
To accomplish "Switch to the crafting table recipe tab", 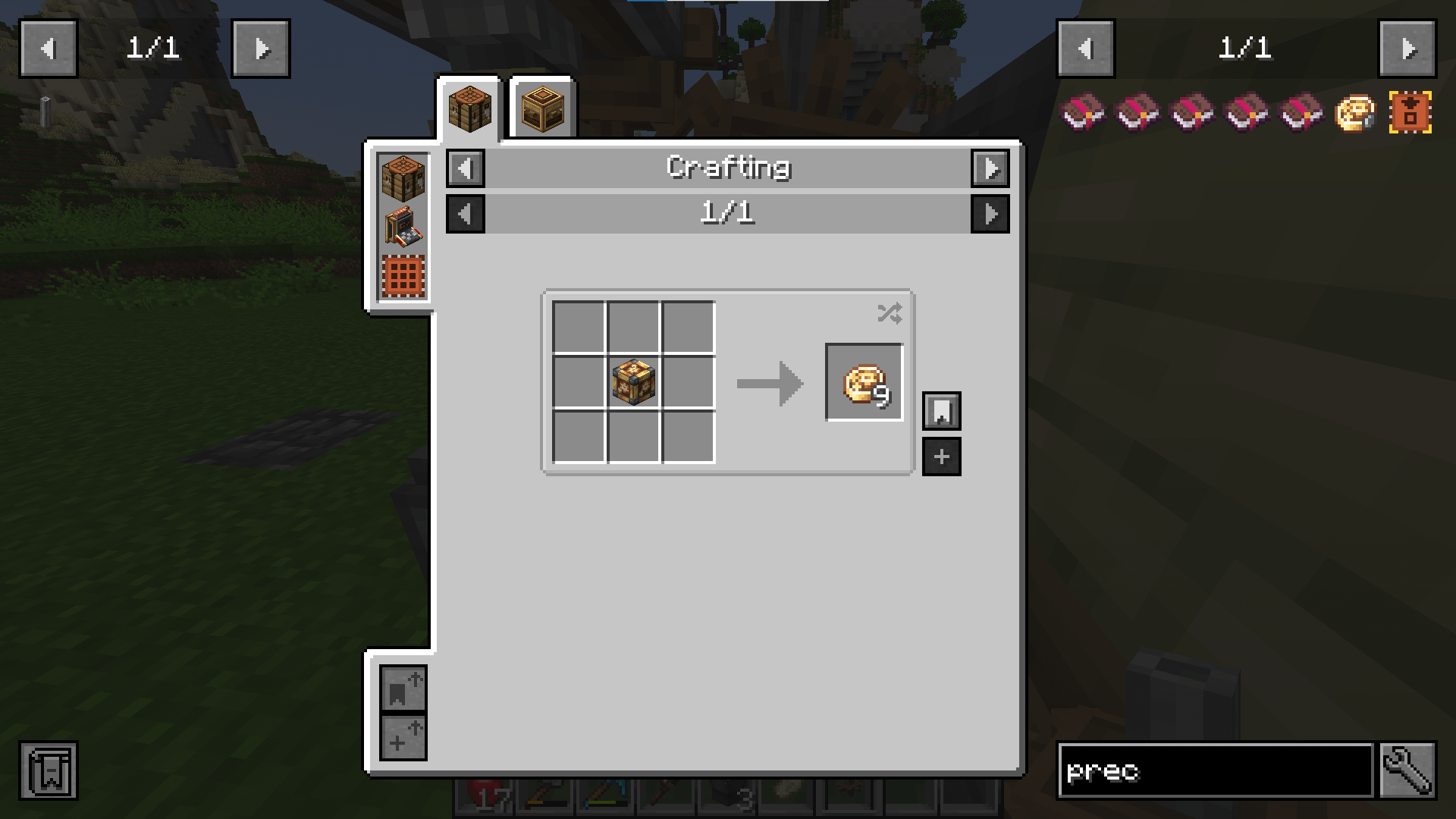I will [469, 109].
